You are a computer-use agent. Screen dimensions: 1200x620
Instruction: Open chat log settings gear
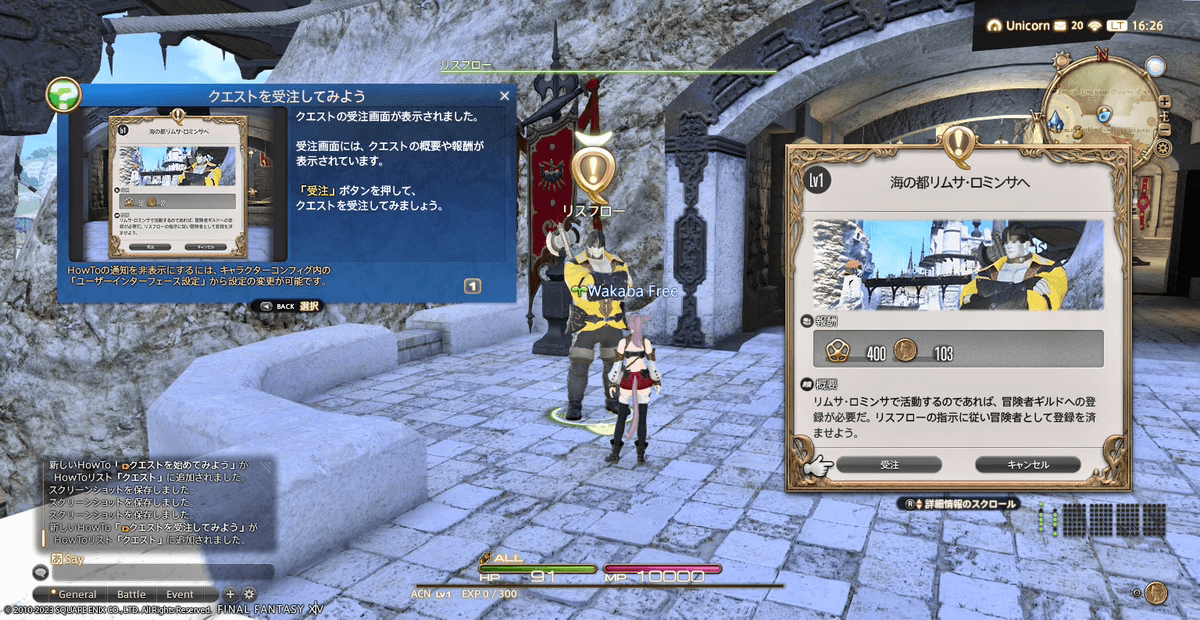tap(249, 594)
